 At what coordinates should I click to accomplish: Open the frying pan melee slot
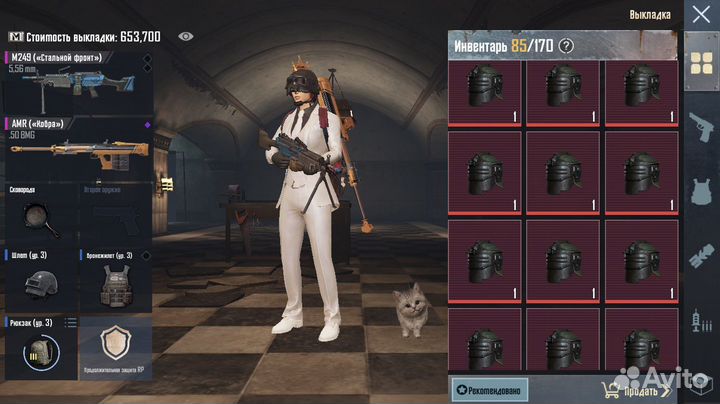pos(38,213)
